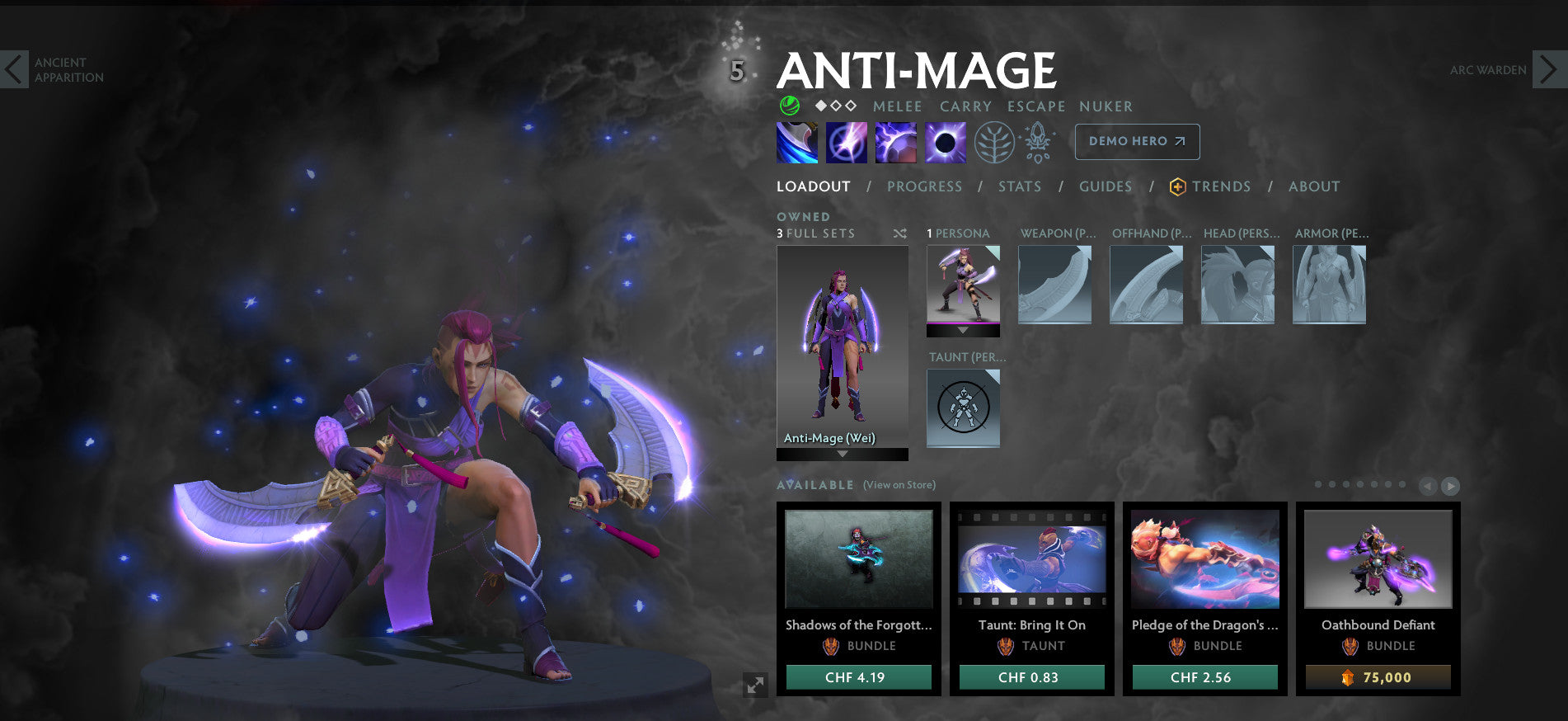This screenshot has height=721, width=1568.
Task: Open the Blink ability icon
Action: 846,141
